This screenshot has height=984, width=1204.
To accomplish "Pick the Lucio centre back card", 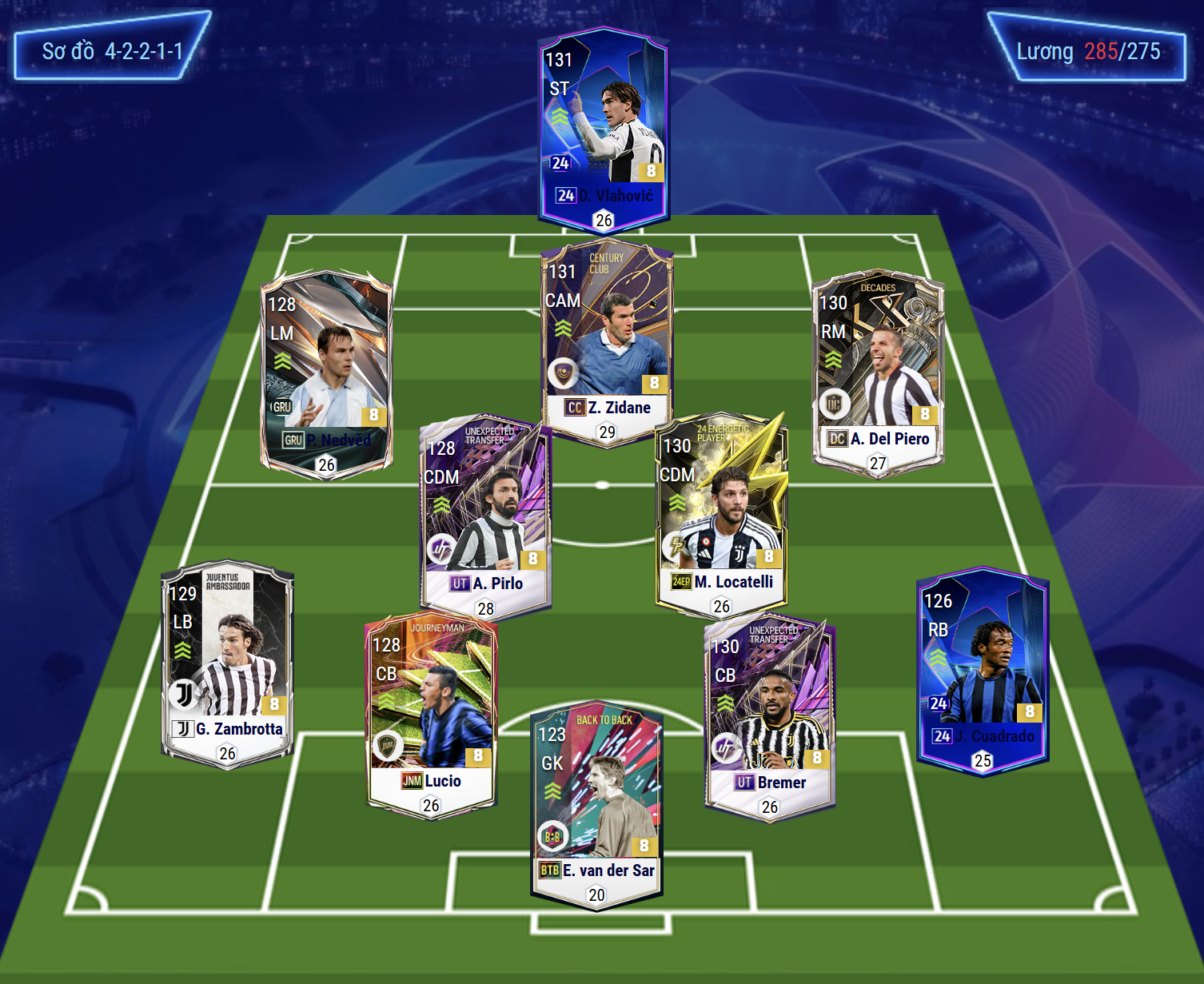I will tap(432, 713).
